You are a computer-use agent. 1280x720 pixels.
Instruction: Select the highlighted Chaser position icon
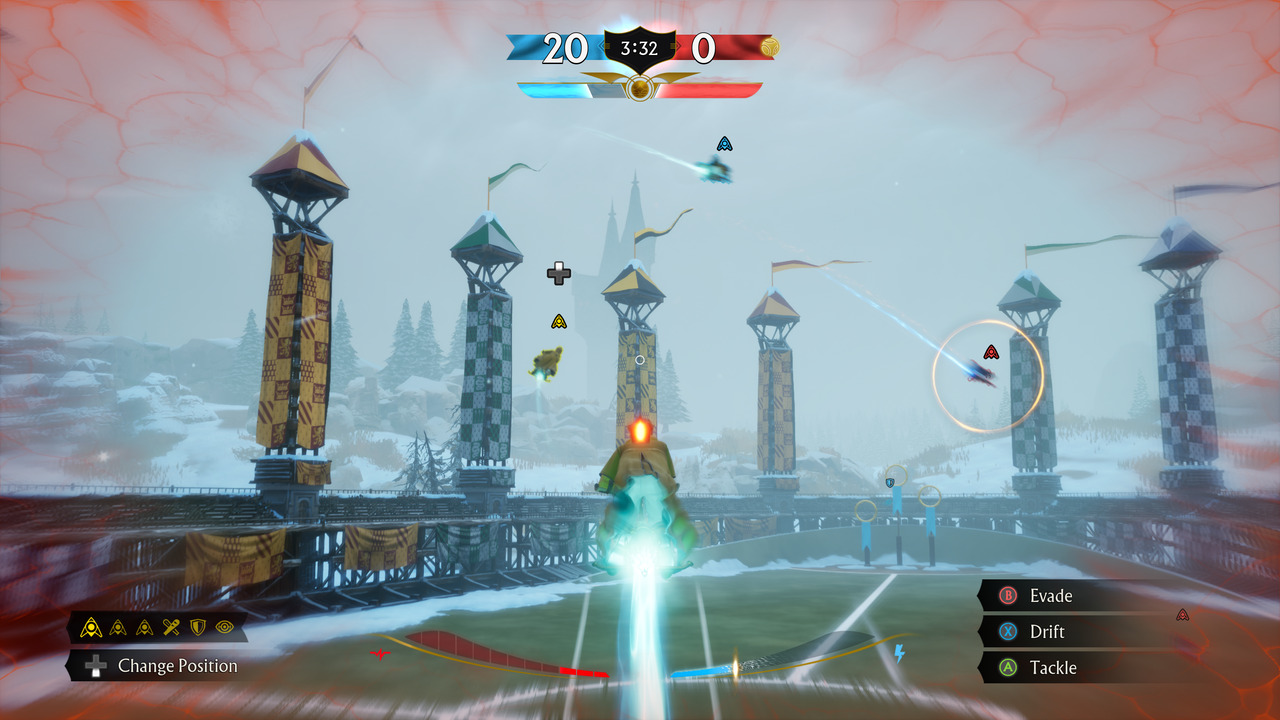pyautogui.click(x=91, y=627)
